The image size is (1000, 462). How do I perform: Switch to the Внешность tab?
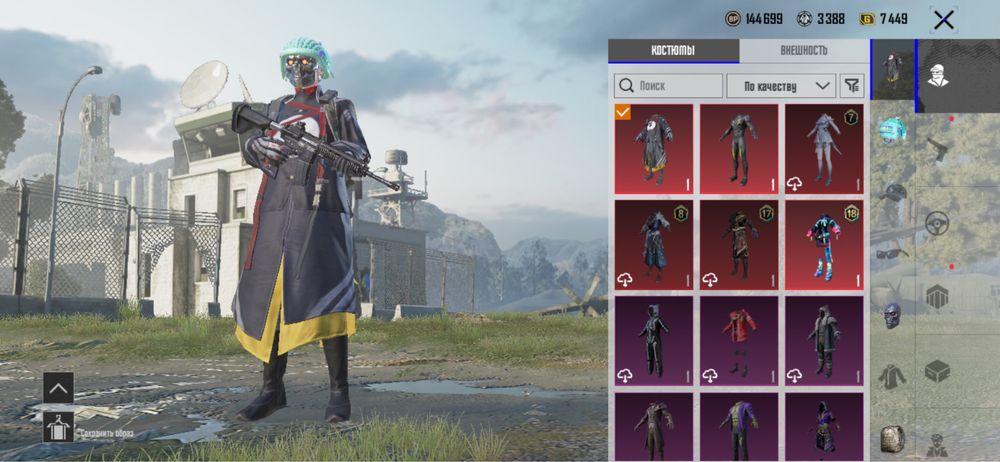(803, 51)
